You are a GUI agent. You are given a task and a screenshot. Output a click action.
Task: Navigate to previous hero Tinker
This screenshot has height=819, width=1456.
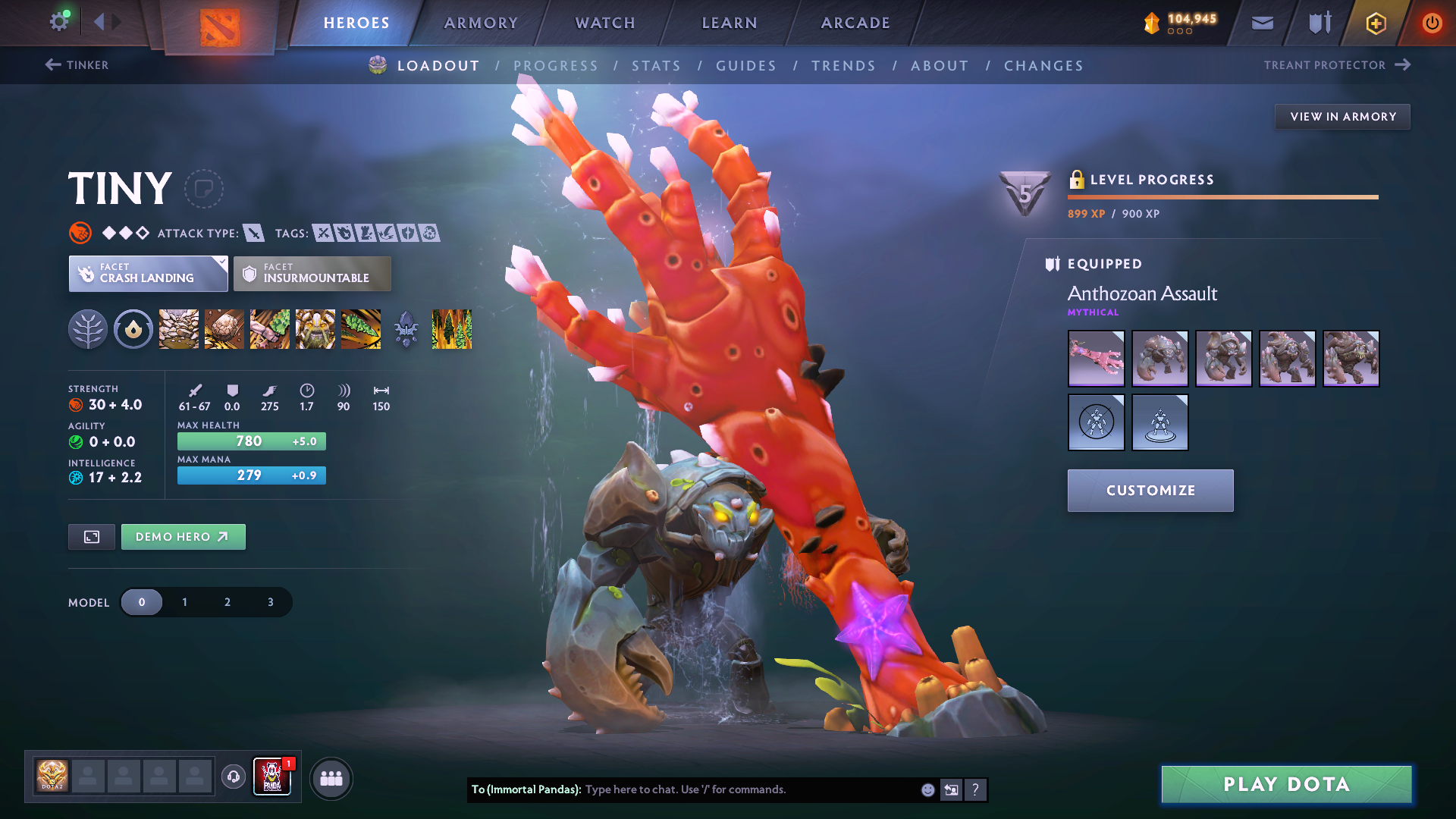coord(77,65)
